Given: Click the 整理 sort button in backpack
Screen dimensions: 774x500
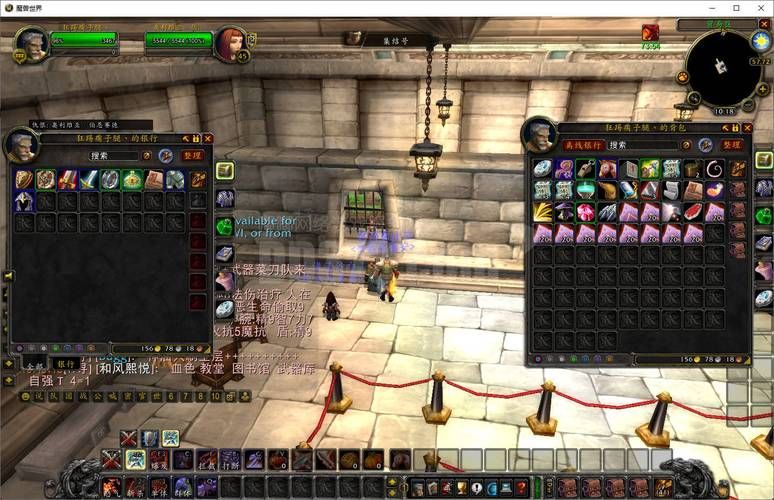Looking at the screenshot, I should [x=732, y=145].
